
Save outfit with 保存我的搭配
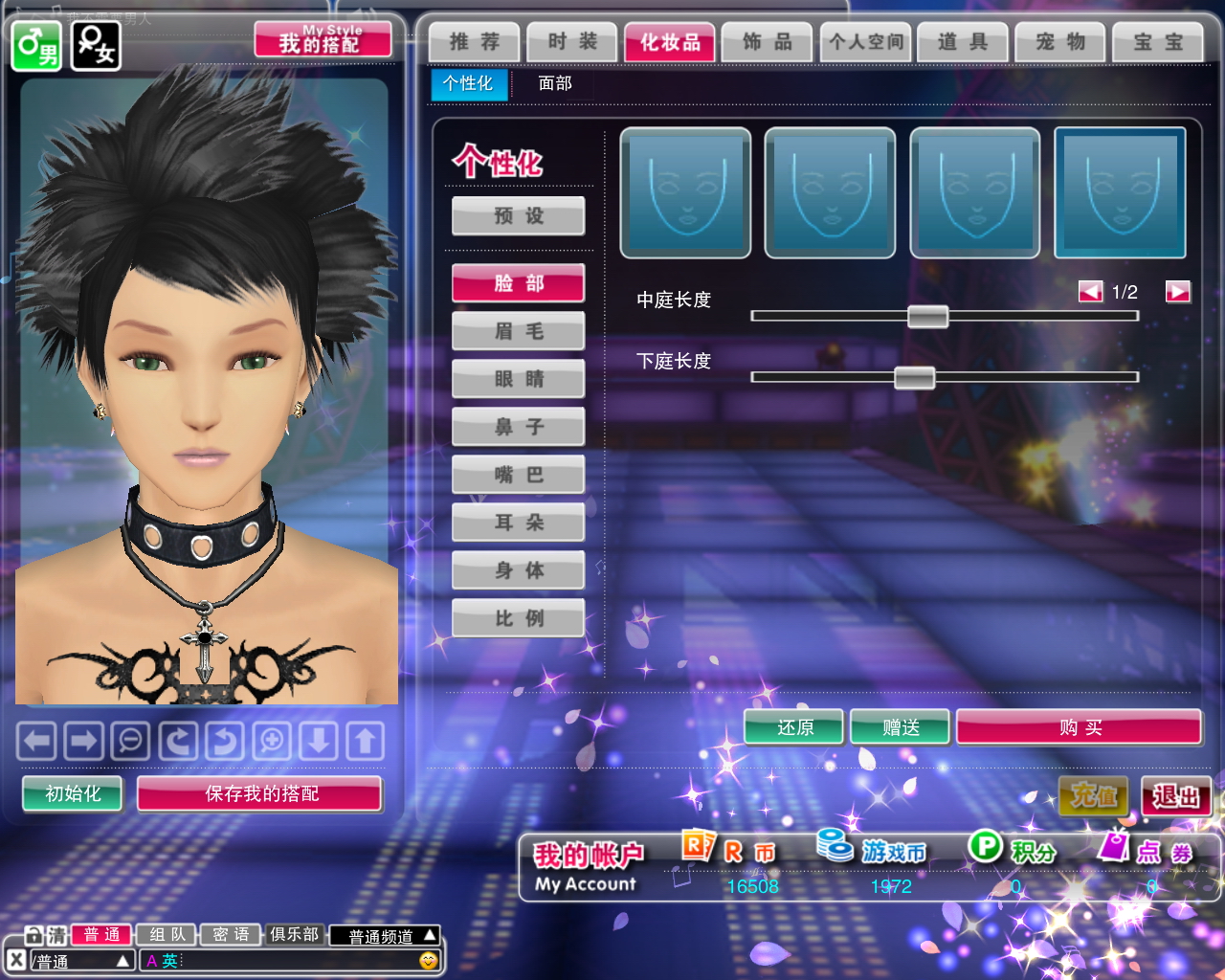(x=260, y=793)
